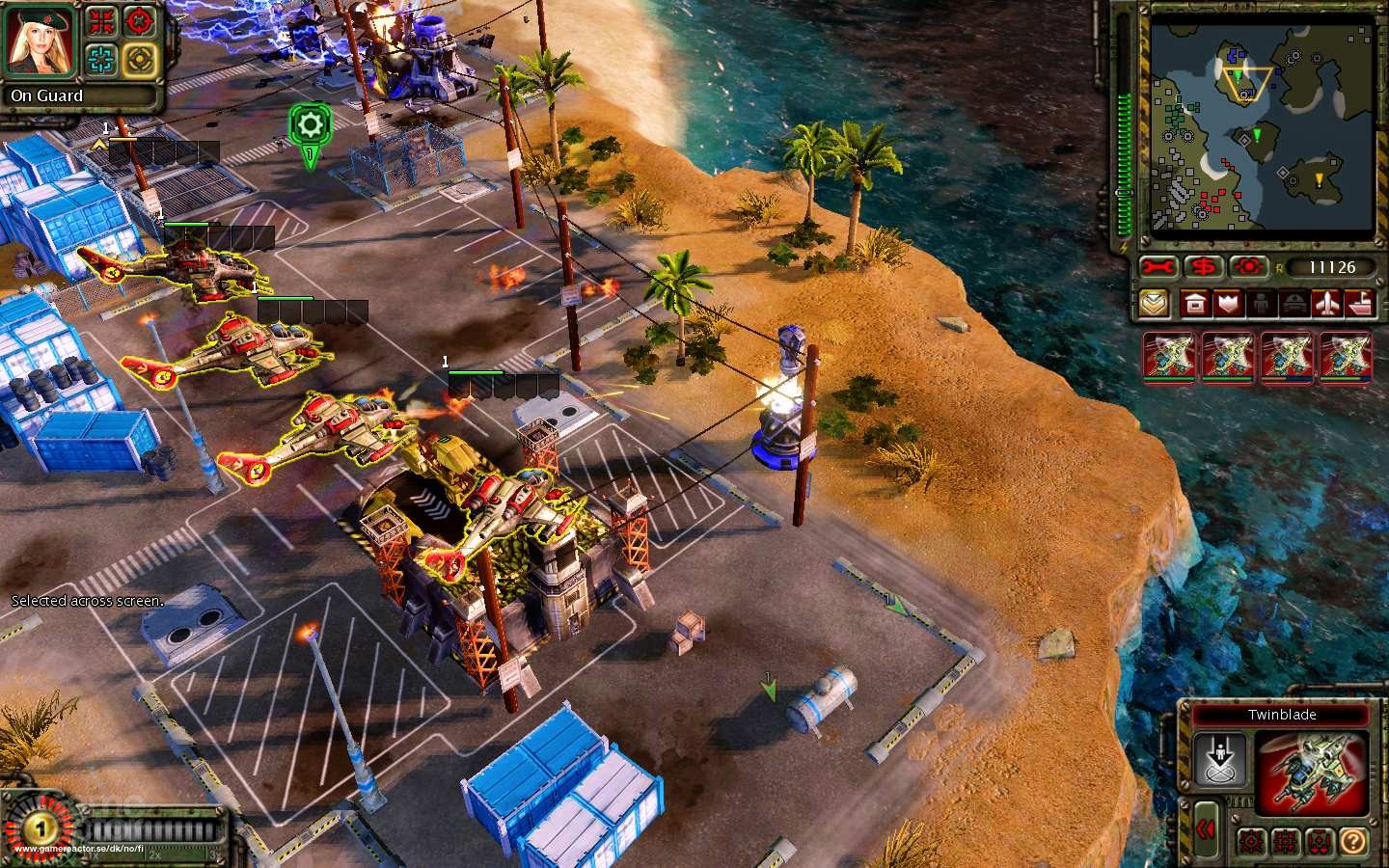Screen dimensions: 1389x868
Task: Activate the sell structure dollar icon
Action: click(x=1203, y=267)
